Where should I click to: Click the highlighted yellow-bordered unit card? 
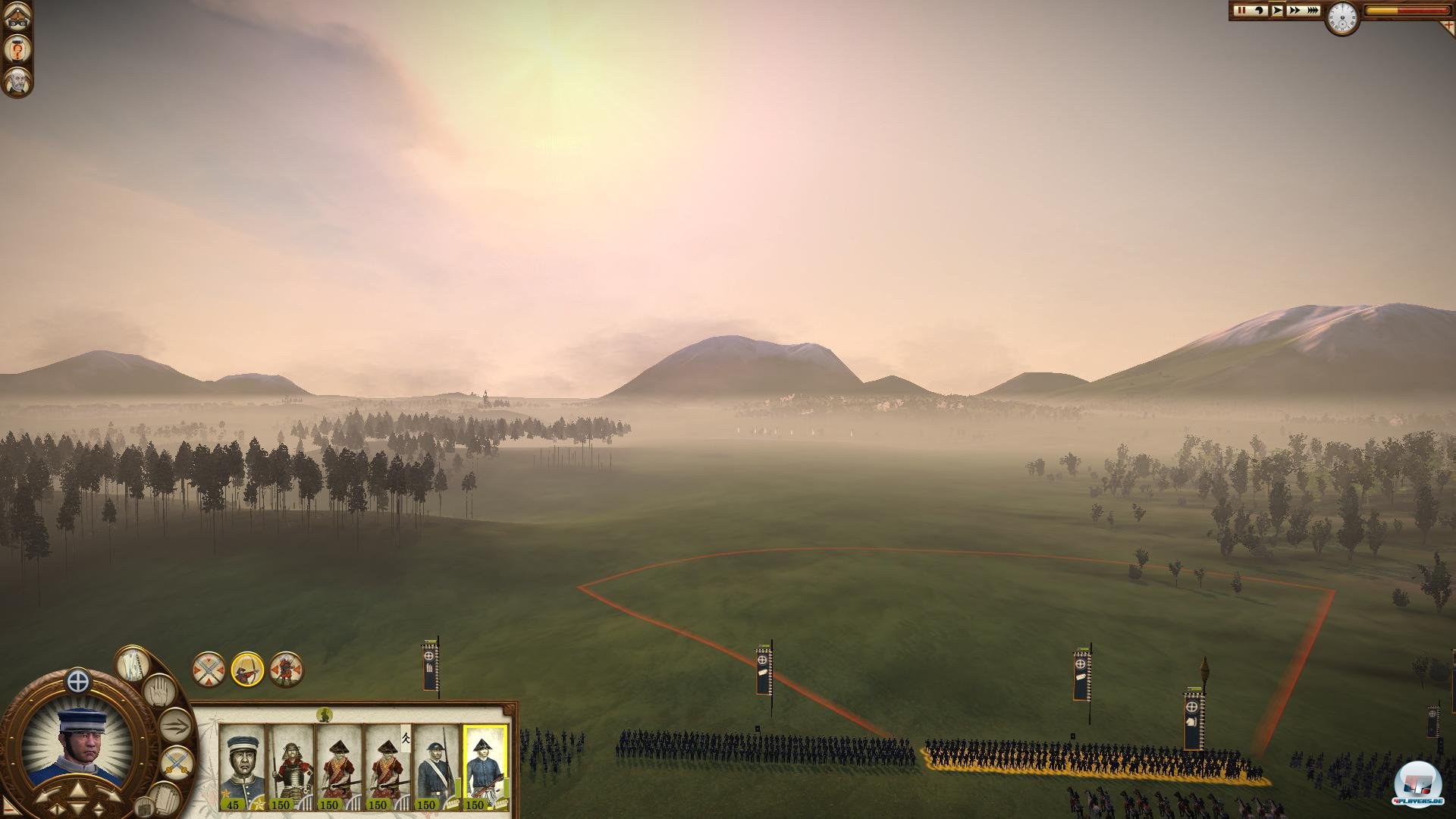coord(485,767)
